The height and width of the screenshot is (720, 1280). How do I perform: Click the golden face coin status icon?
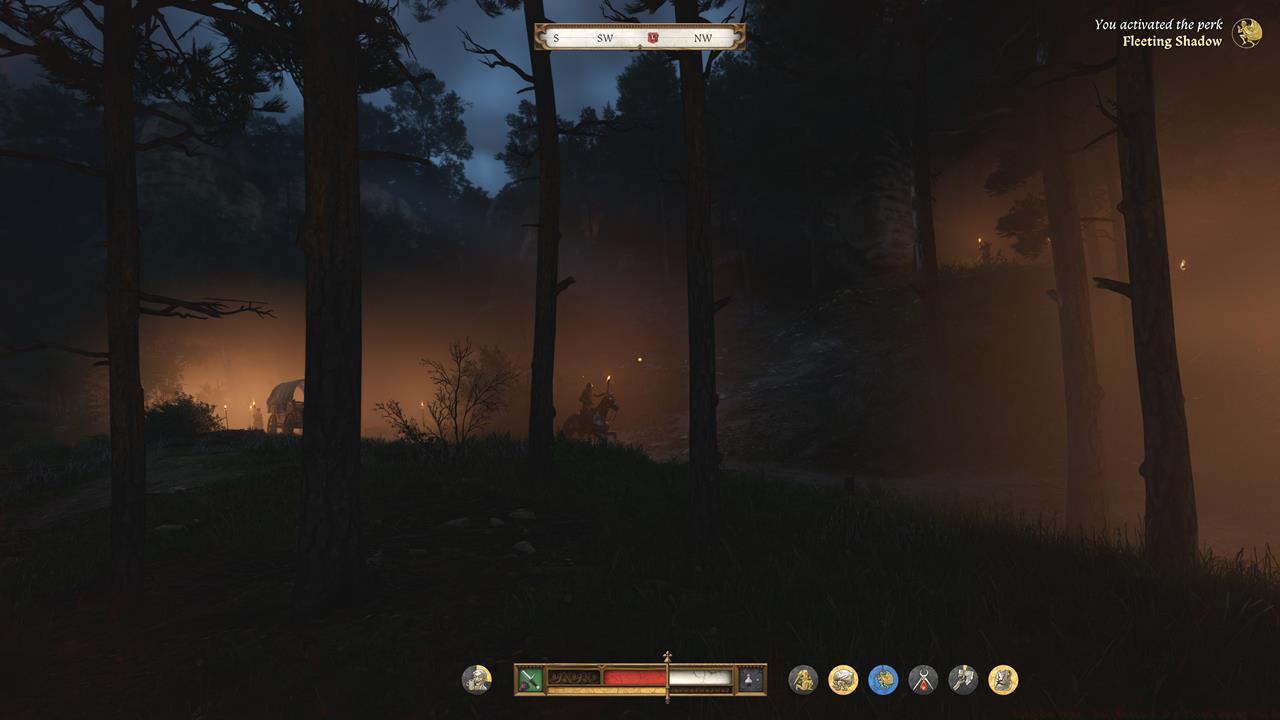1003,680
